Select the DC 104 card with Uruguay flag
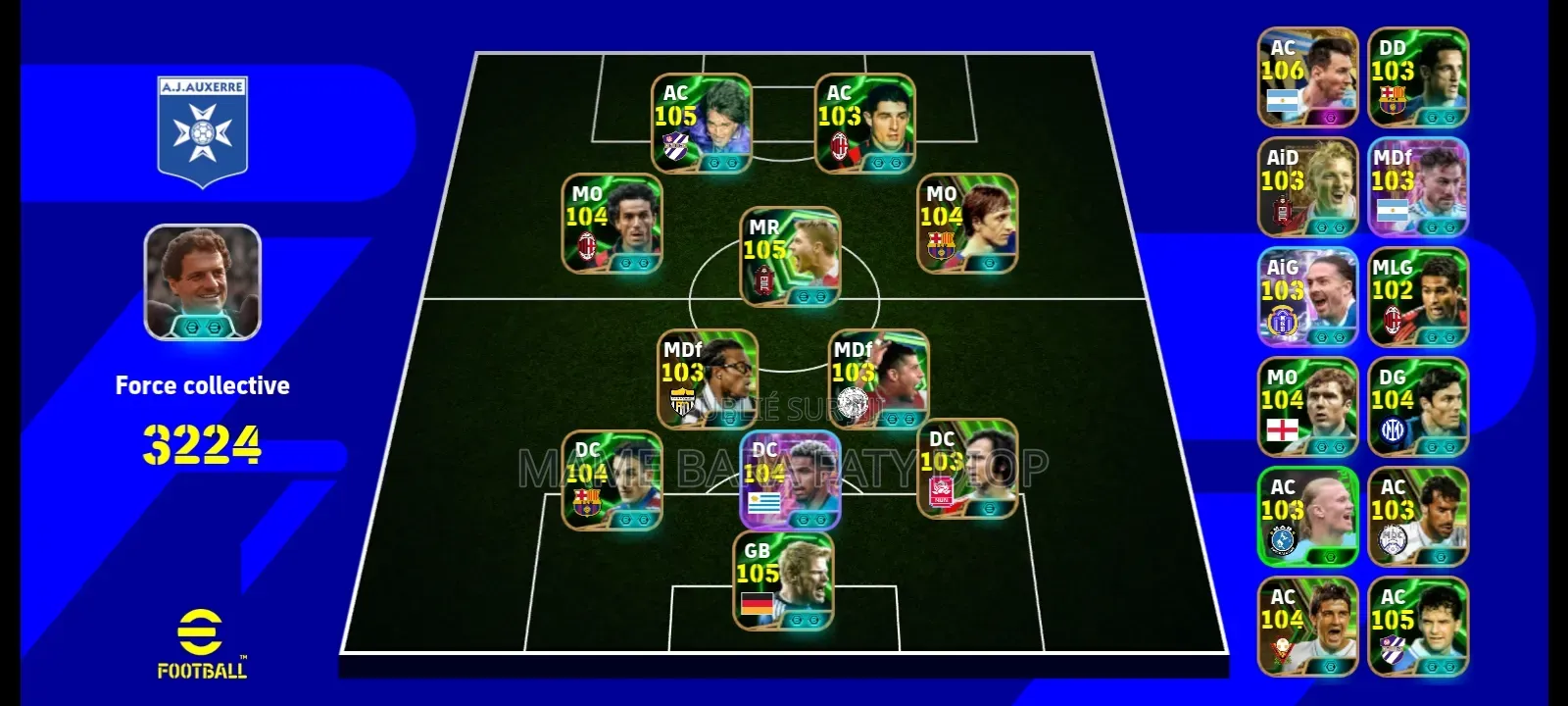The height and width of the screenshot is (706, 1568). pyautogui.click(x=790, y=480)
